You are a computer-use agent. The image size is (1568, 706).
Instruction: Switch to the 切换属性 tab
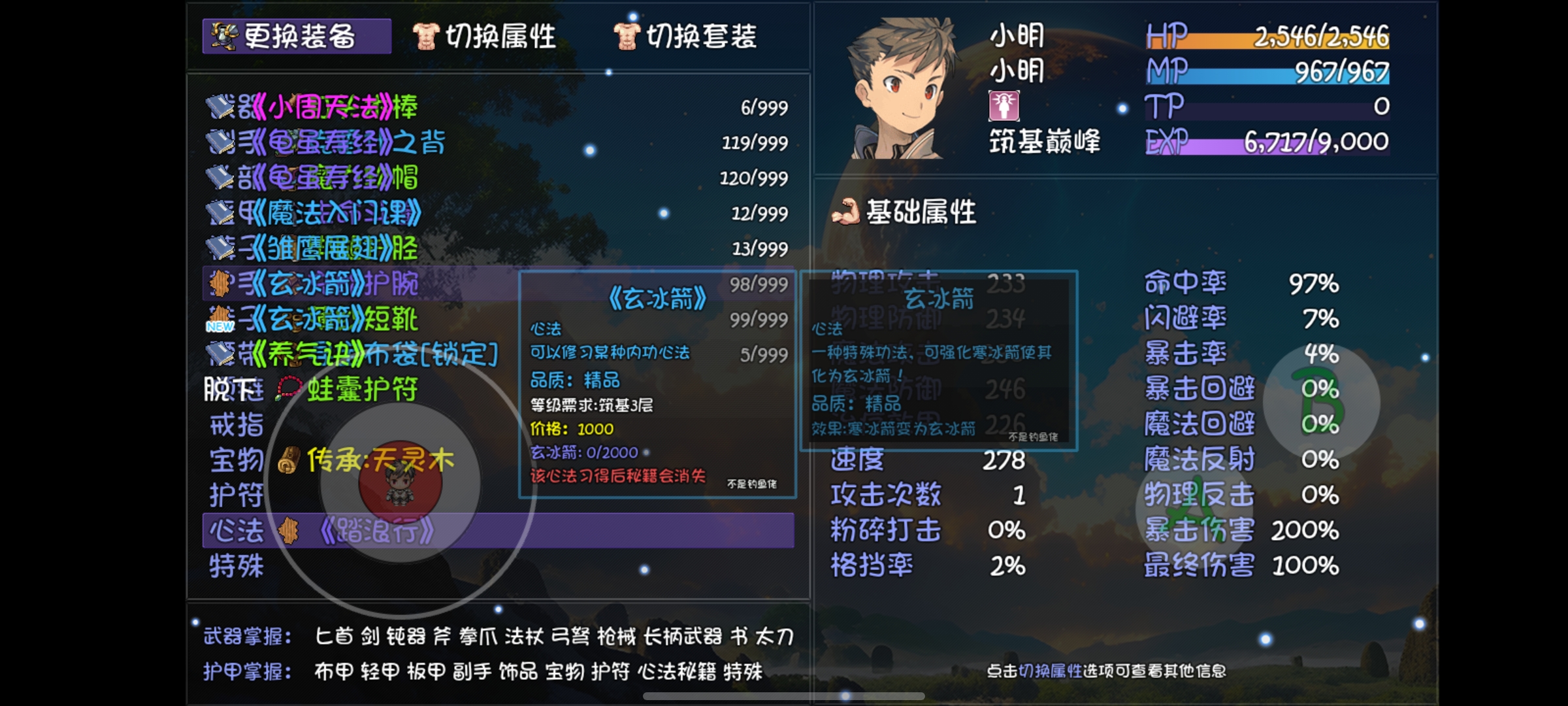coord(498,37)
